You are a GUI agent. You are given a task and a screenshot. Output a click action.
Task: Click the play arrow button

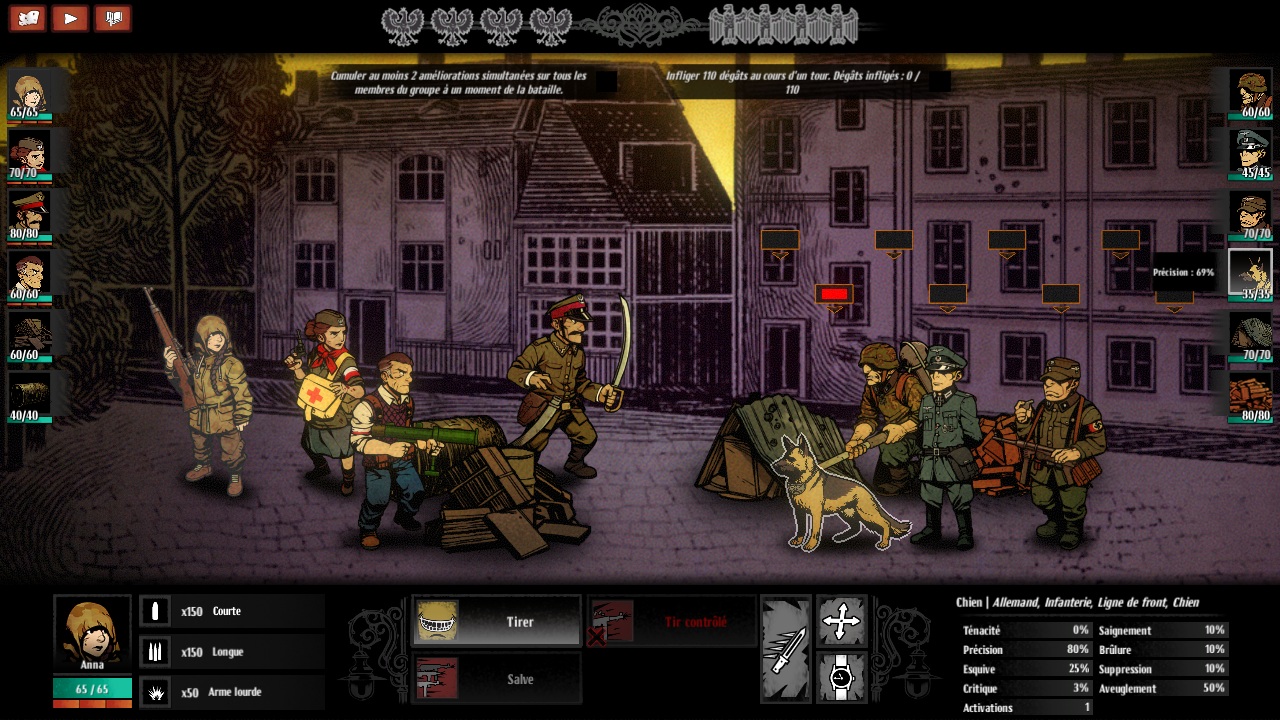tap(70, 18)
